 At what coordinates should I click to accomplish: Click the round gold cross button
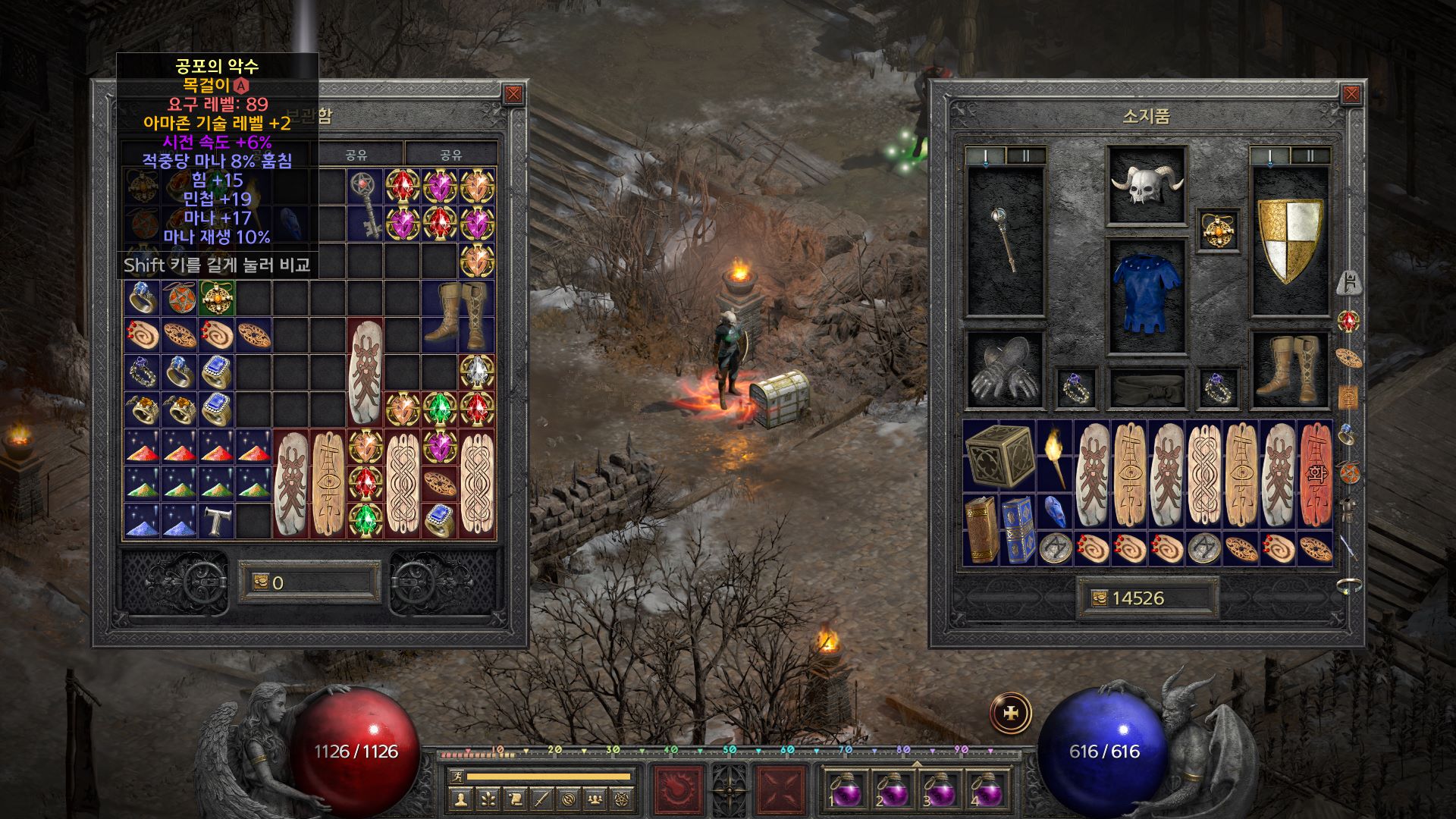[x=1011, y=714]
